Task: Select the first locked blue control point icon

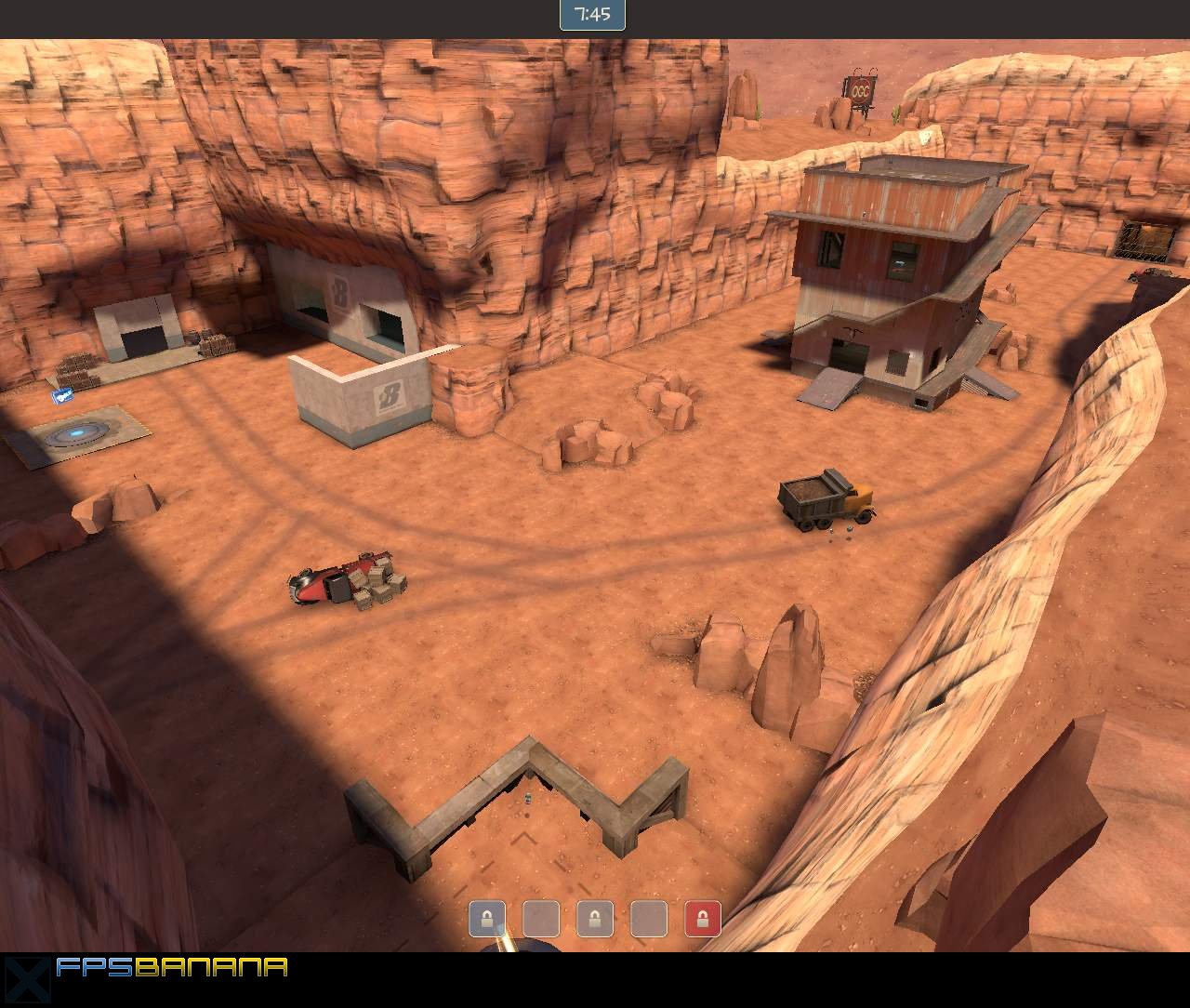Action: (x=488, y=919)
